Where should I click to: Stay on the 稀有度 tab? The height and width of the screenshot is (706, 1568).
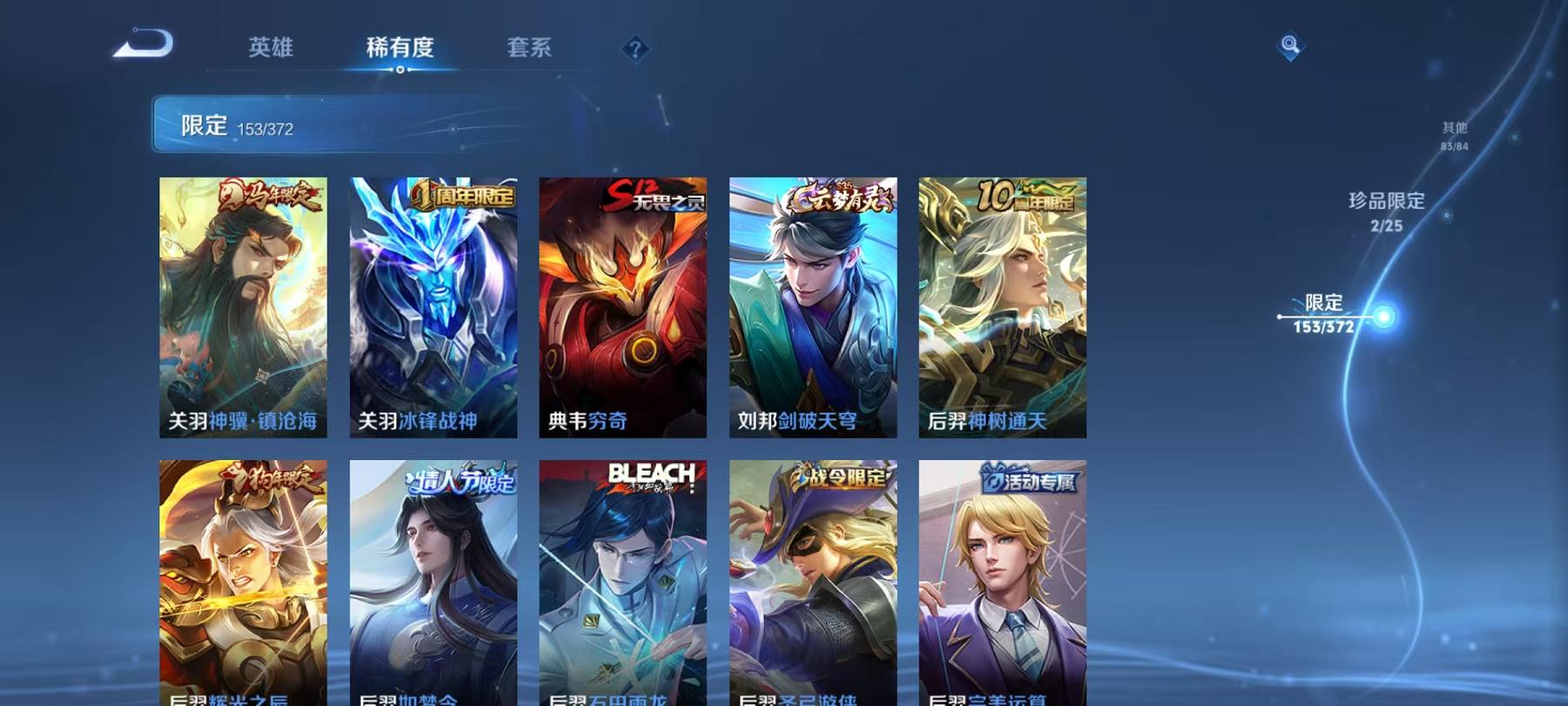click(400, 50)
